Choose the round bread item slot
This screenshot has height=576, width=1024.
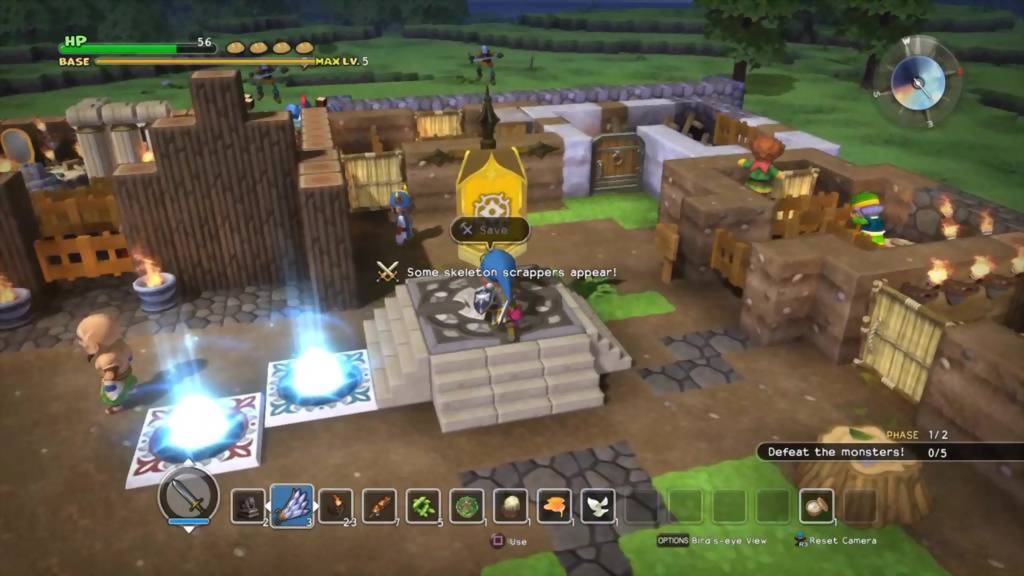tap(816, 506)
